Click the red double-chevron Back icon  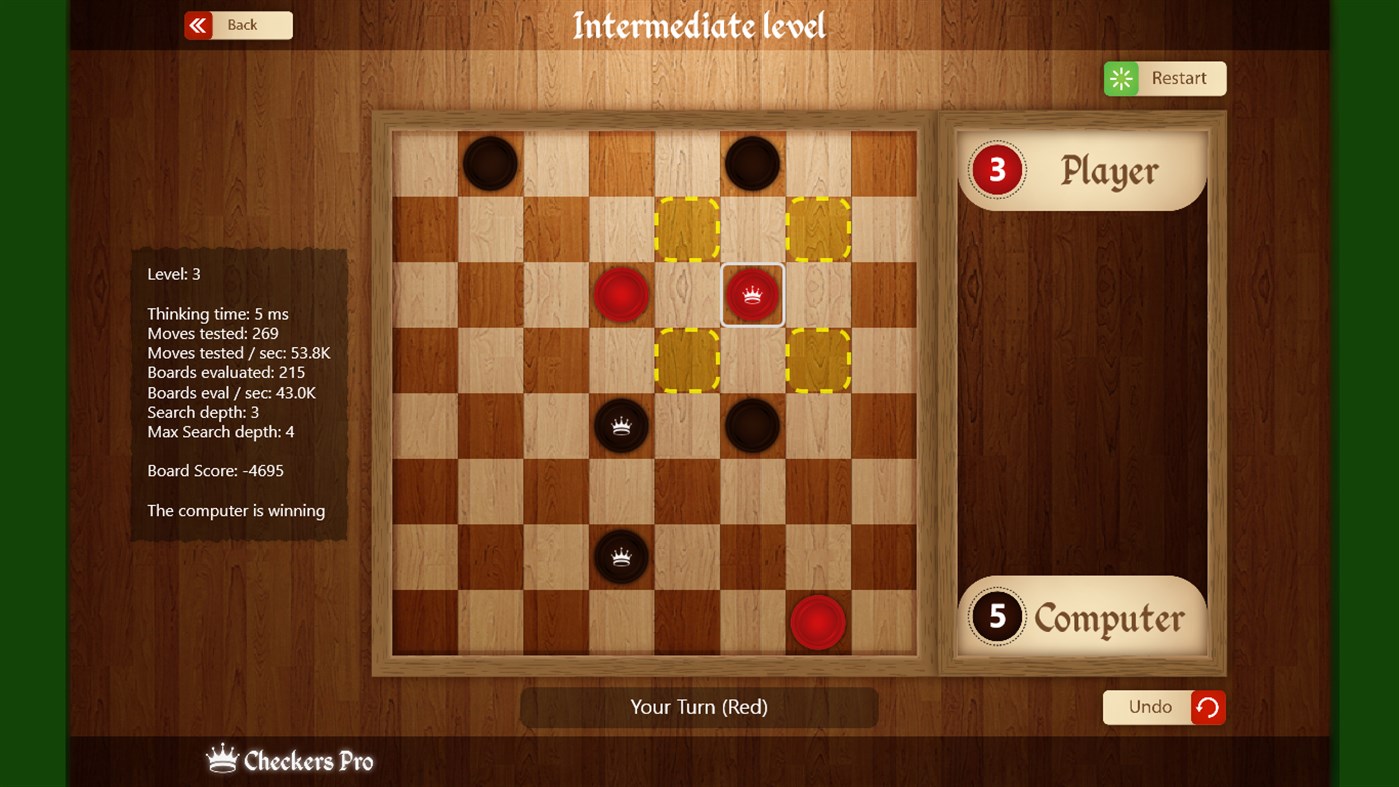200,25
